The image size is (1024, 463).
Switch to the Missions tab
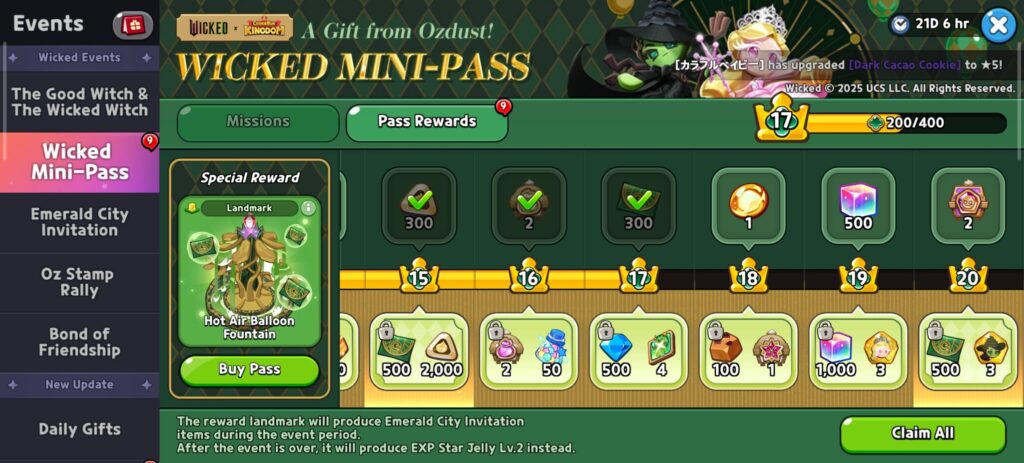point(258,122)
